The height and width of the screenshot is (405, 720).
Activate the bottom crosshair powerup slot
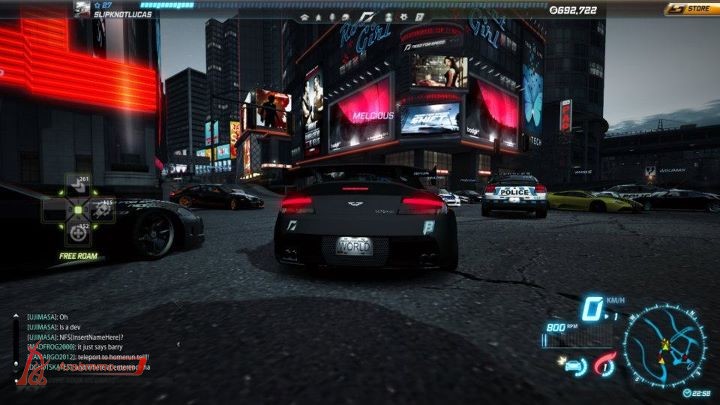pos(78,232)
